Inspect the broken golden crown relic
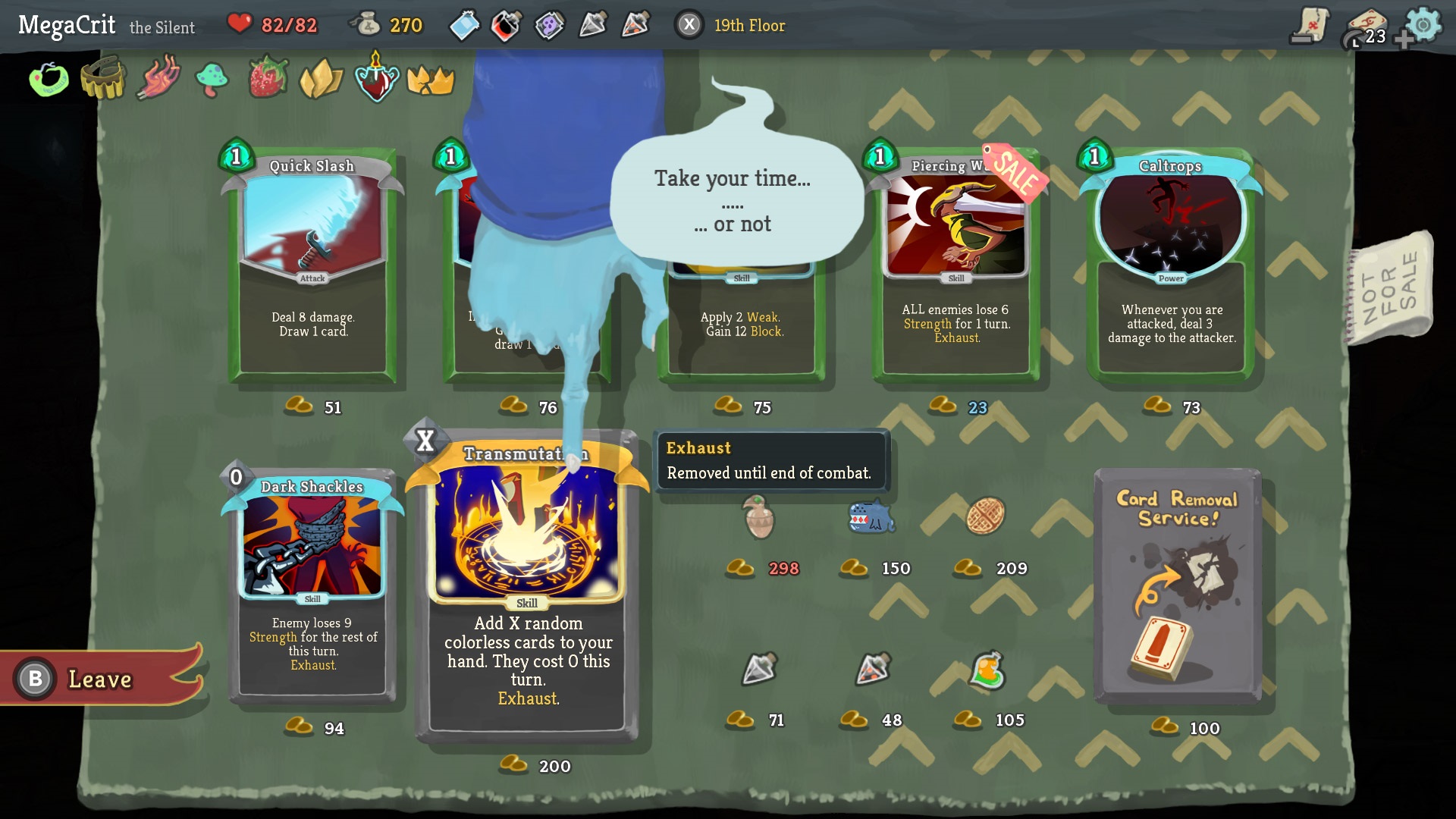The width and height of the screenshot is (1456, 819). (x=431, y=80)
